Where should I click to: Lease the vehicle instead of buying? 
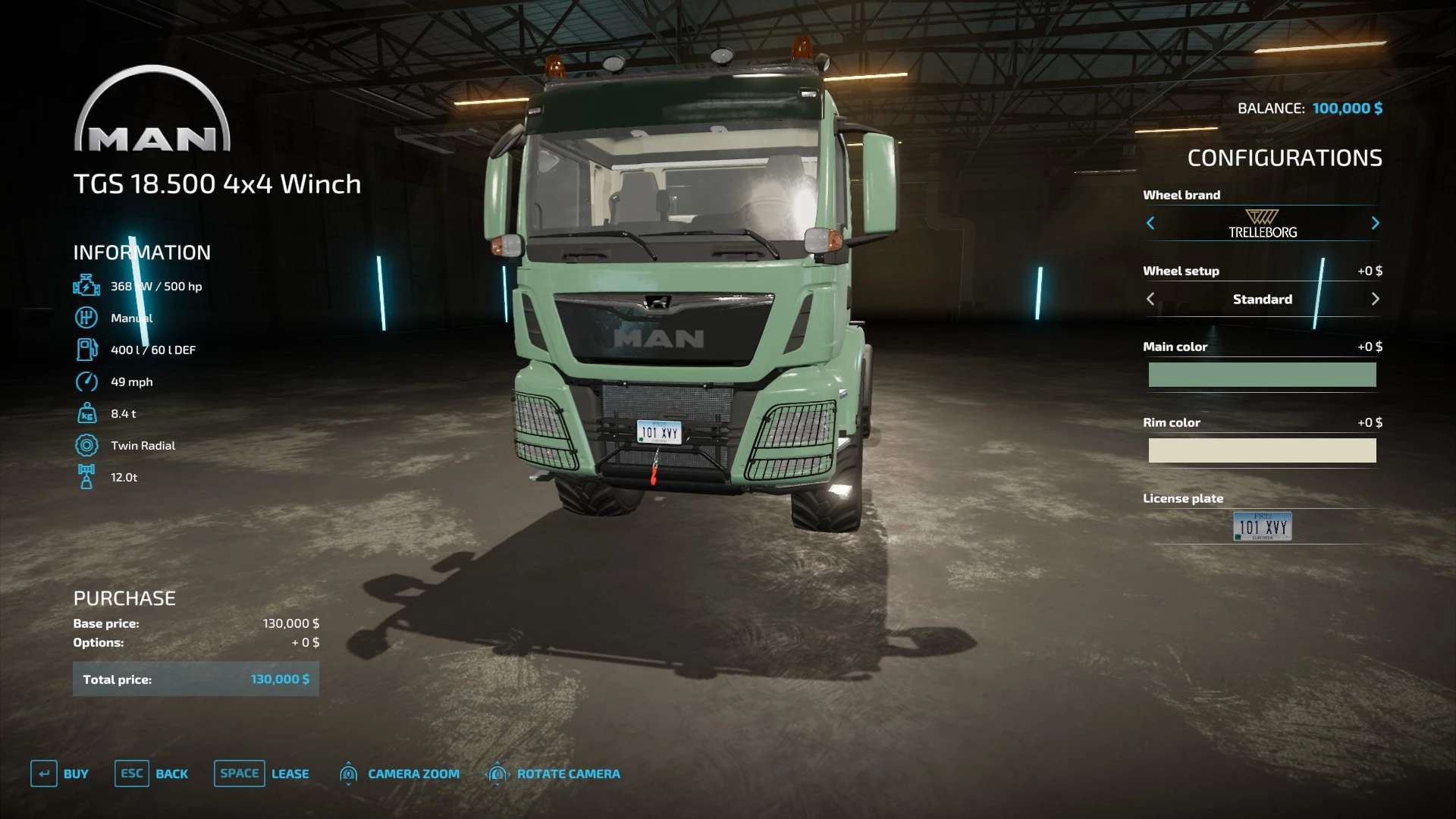point(262,773)
